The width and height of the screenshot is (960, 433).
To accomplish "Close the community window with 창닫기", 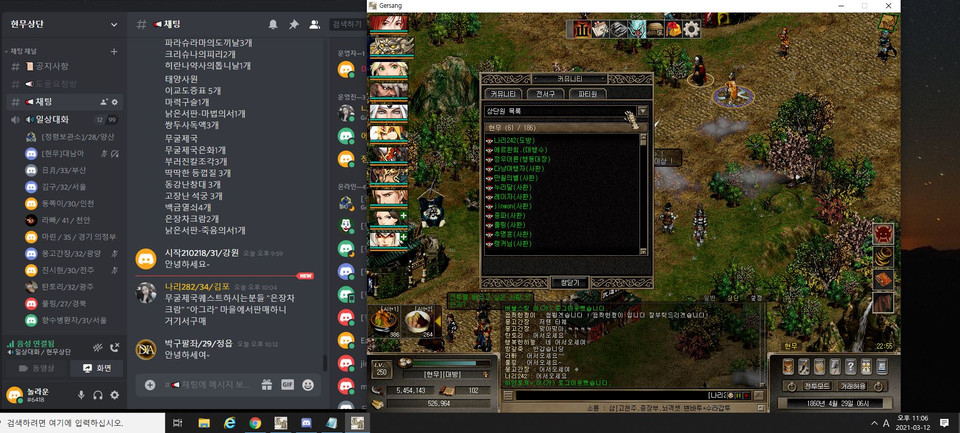I will tap(568, 283).
